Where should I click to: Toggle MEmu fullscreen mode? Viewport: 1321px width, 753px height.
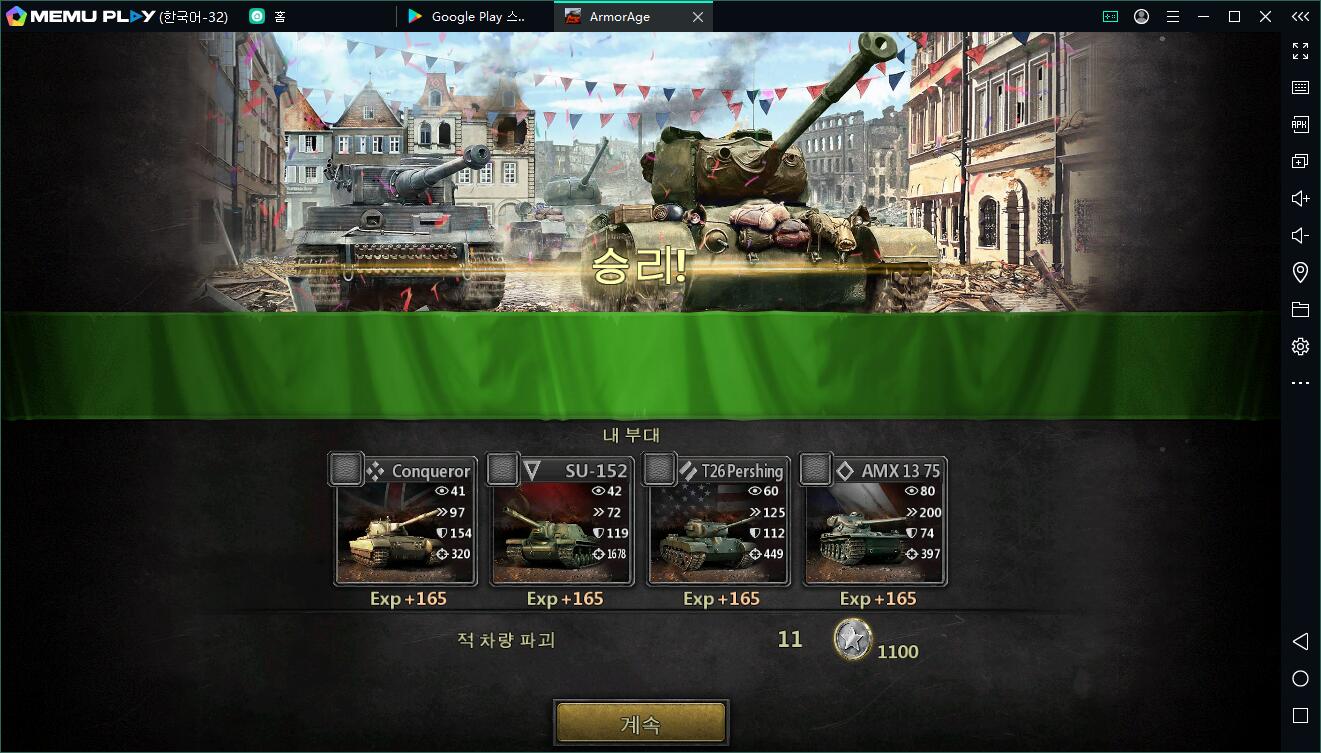1300,51
